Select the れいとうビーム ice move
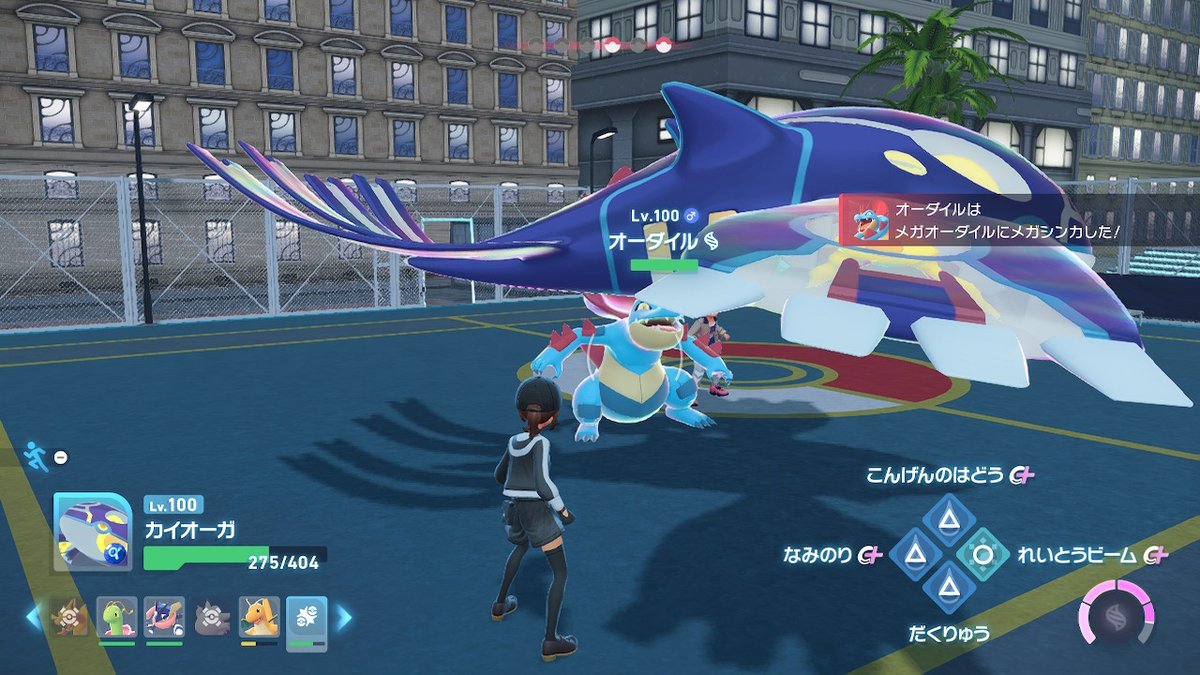 click(980, 553)
